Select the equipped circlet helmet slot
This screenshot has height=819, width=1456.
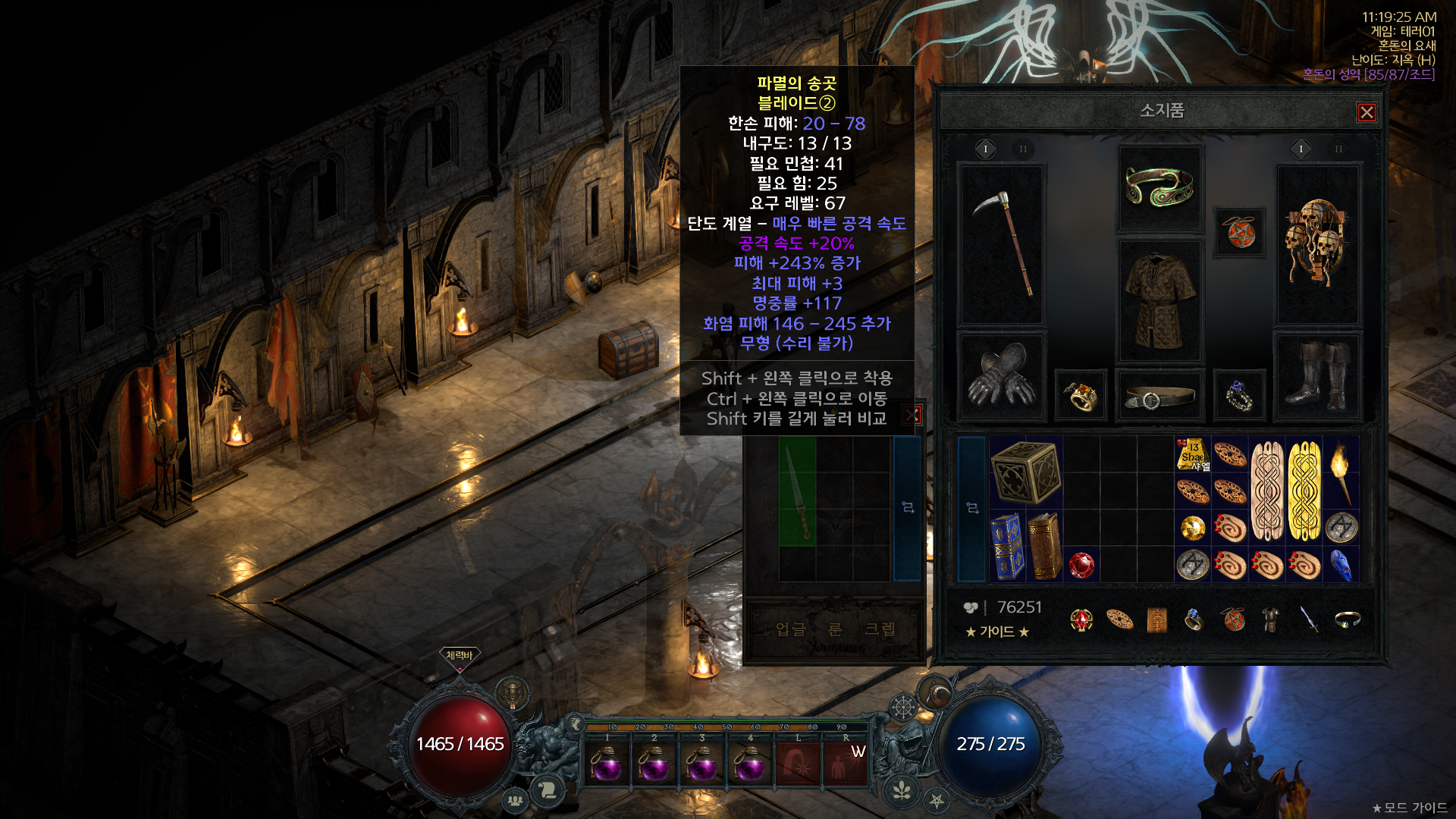tap(1159, 187)
